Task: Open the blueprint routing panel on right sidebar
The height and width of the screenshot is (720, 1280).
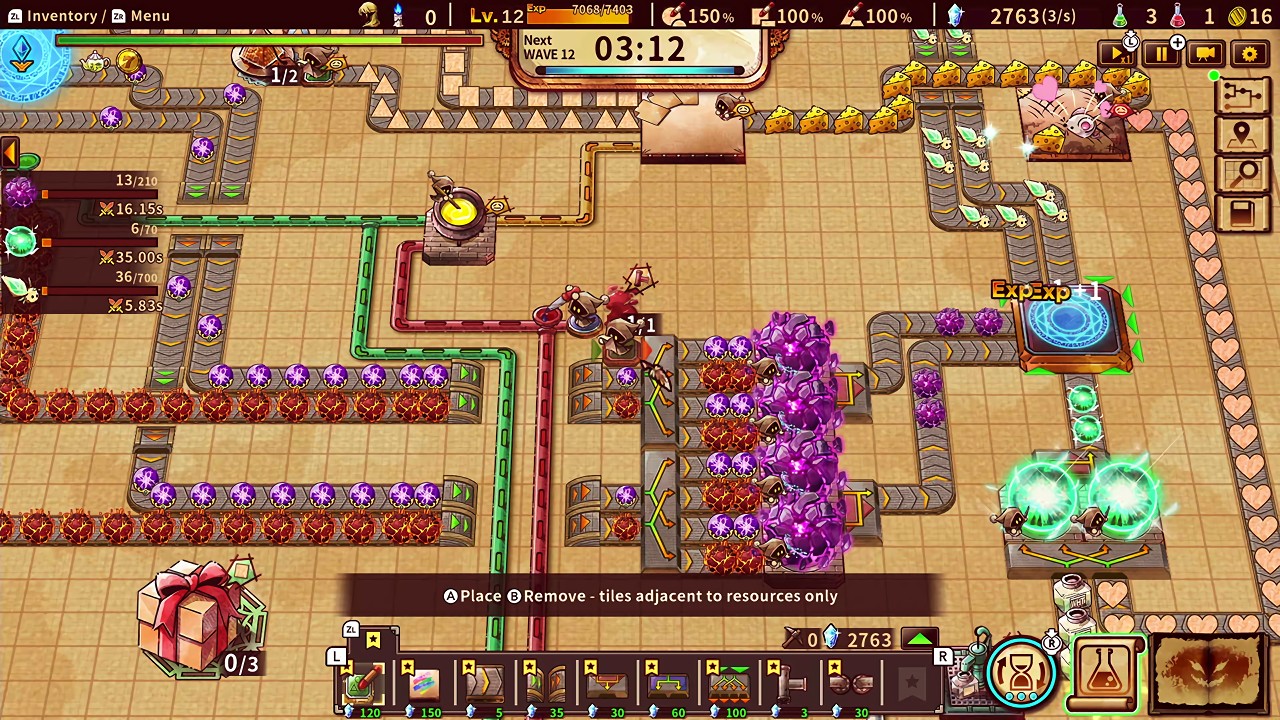Action: point(1243,93)
